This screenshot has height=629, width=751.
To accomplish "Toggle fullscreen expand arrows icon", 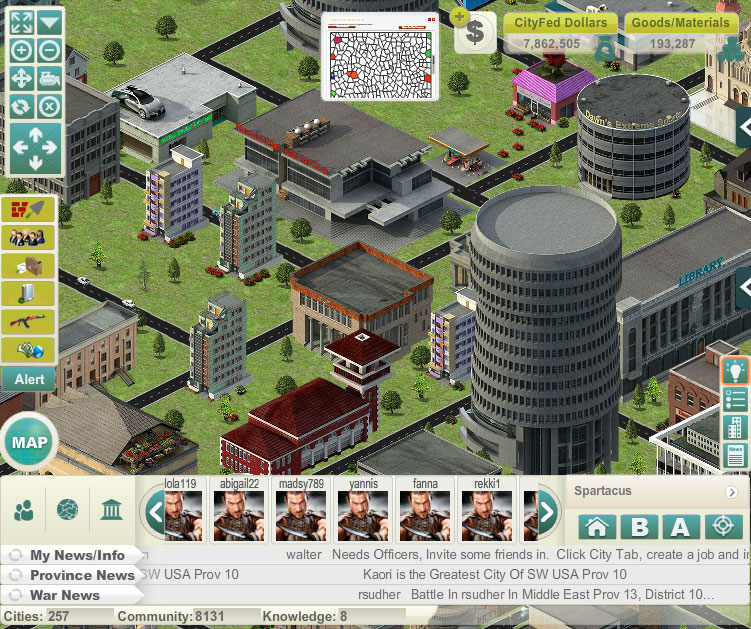I will [21, 22].
